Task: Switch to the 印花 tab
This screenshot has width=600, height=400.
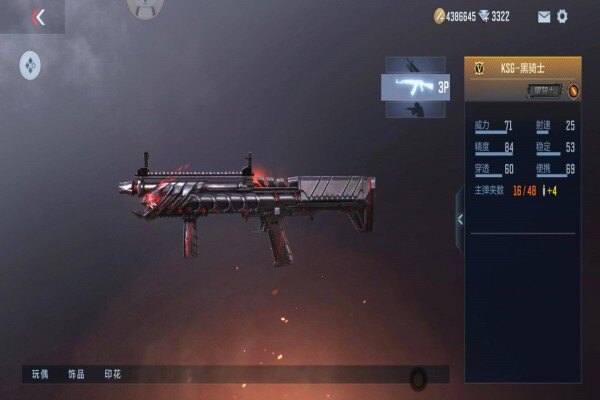Action: coord(113,374)
